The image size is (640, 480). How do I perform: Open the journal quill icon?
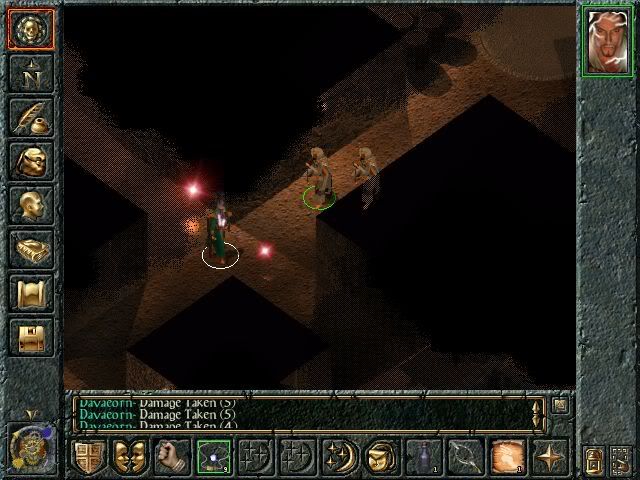click(30, 115)
